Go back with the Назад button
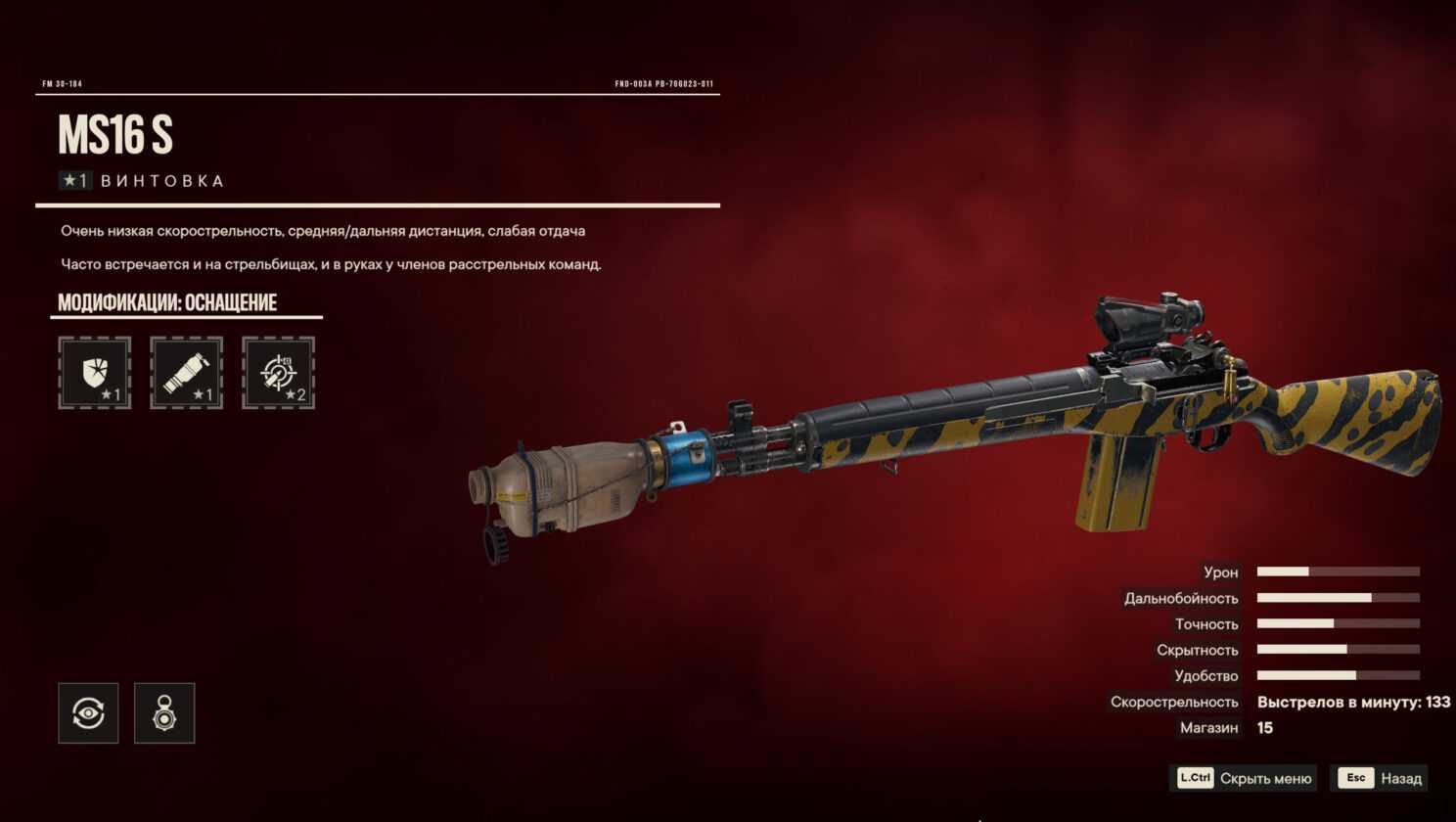Screen dimensions: 1456x822 tap(1380, 778)
